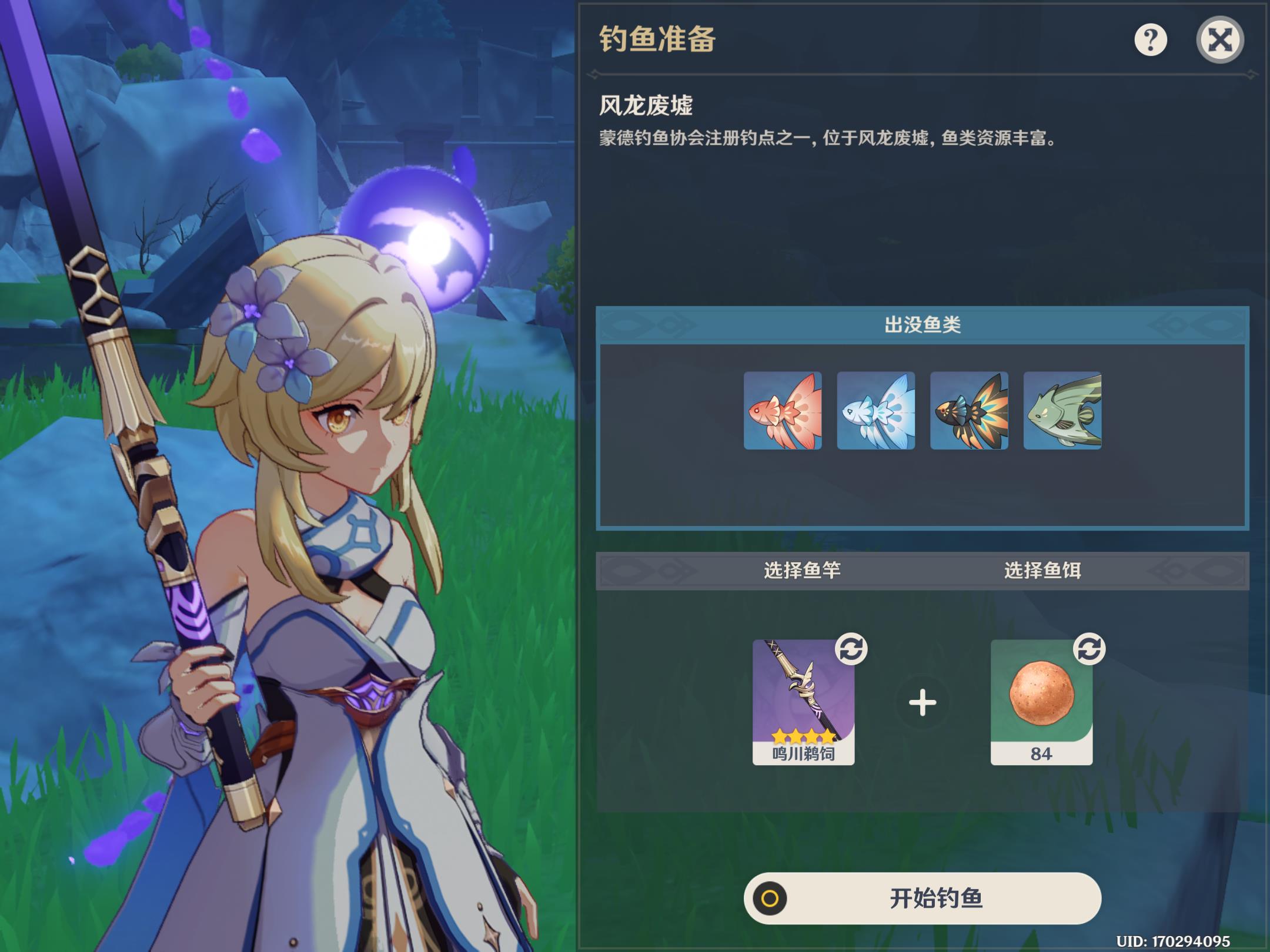The width and height of the screenshot is (1270, 952).
Task: Swap bait using its refresh icon
Action: [x=1089, y=649]
